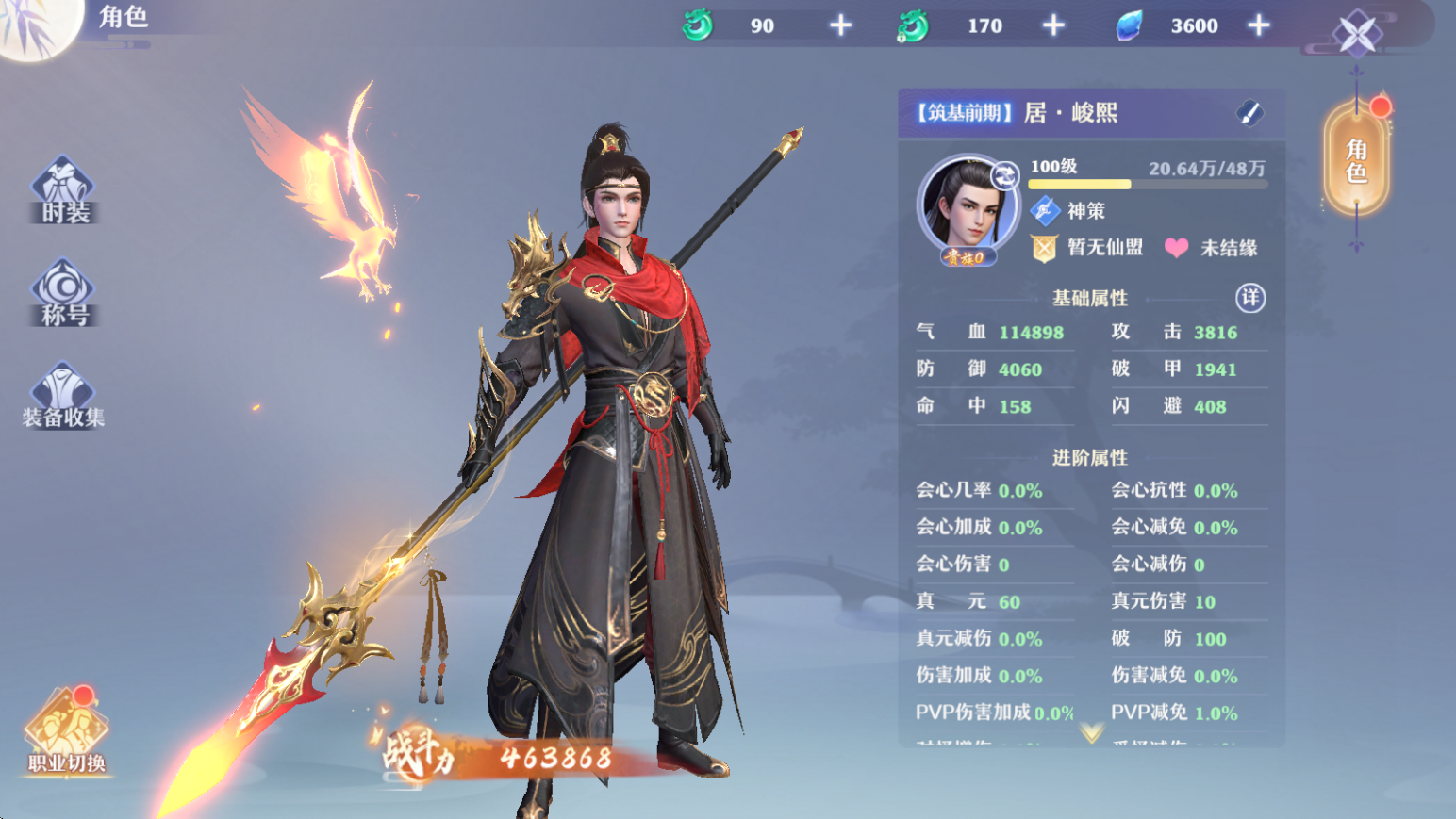Open the 详 detailed attributes view
The width and height of the screenshot is (1456, 819).
[1249, 297]
